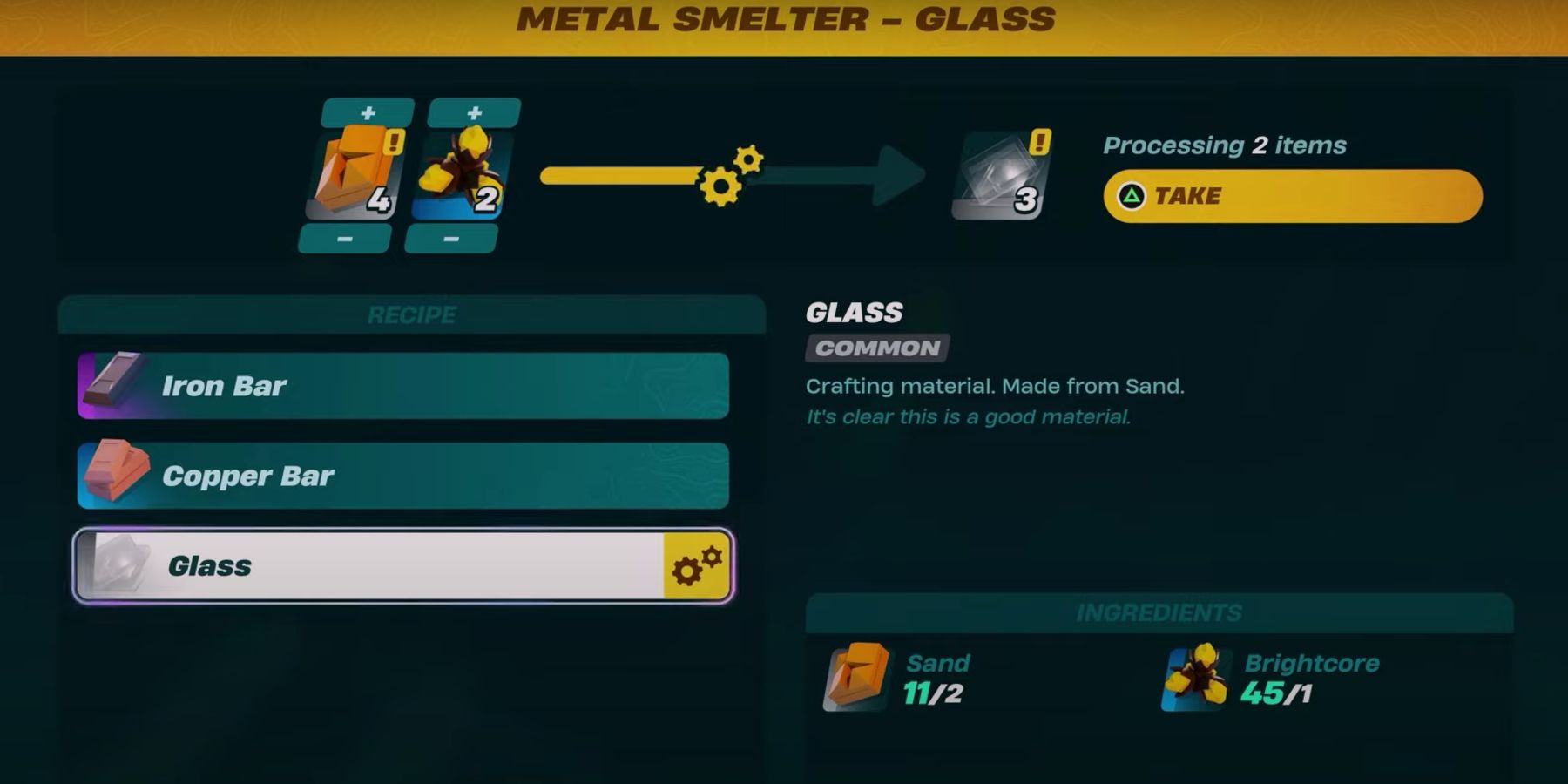Click the COMMON rarity badge

[875, 349]
